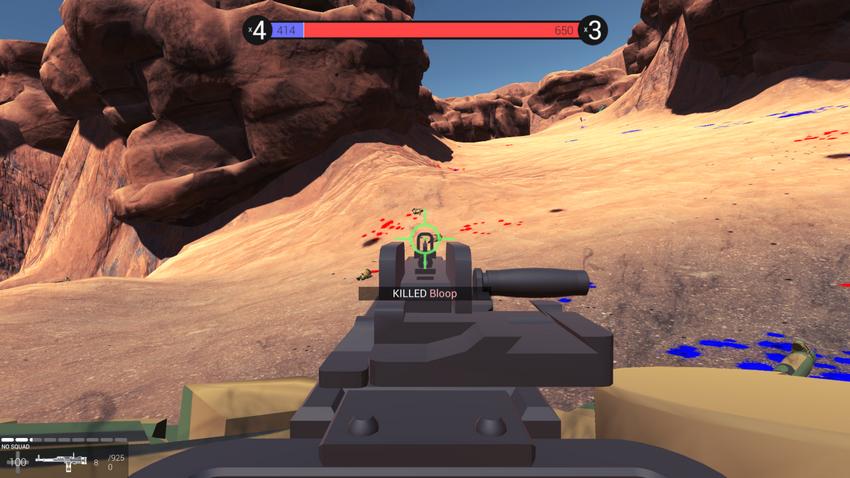Viewport: 850px width, 478px height.
Task: Select the NO SQUAD indicator
Action: [17, 447]
